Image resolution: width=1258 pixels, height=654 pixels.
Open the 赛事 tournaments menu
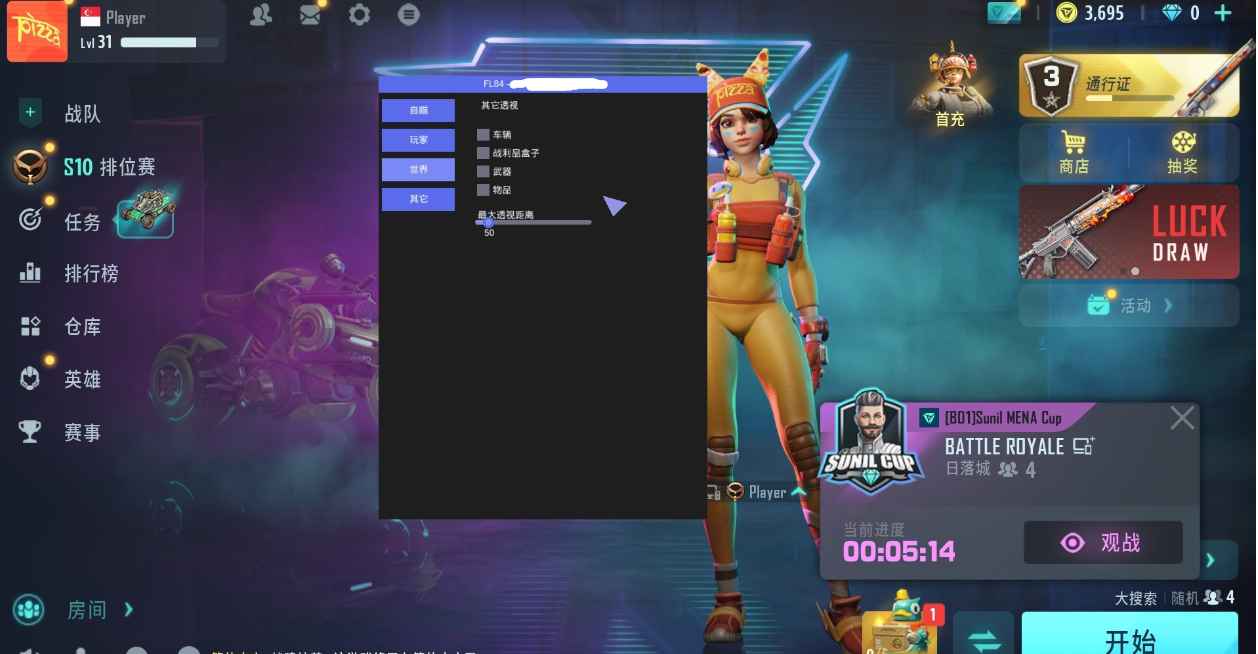pyautogui.click(x=82, y=432)
